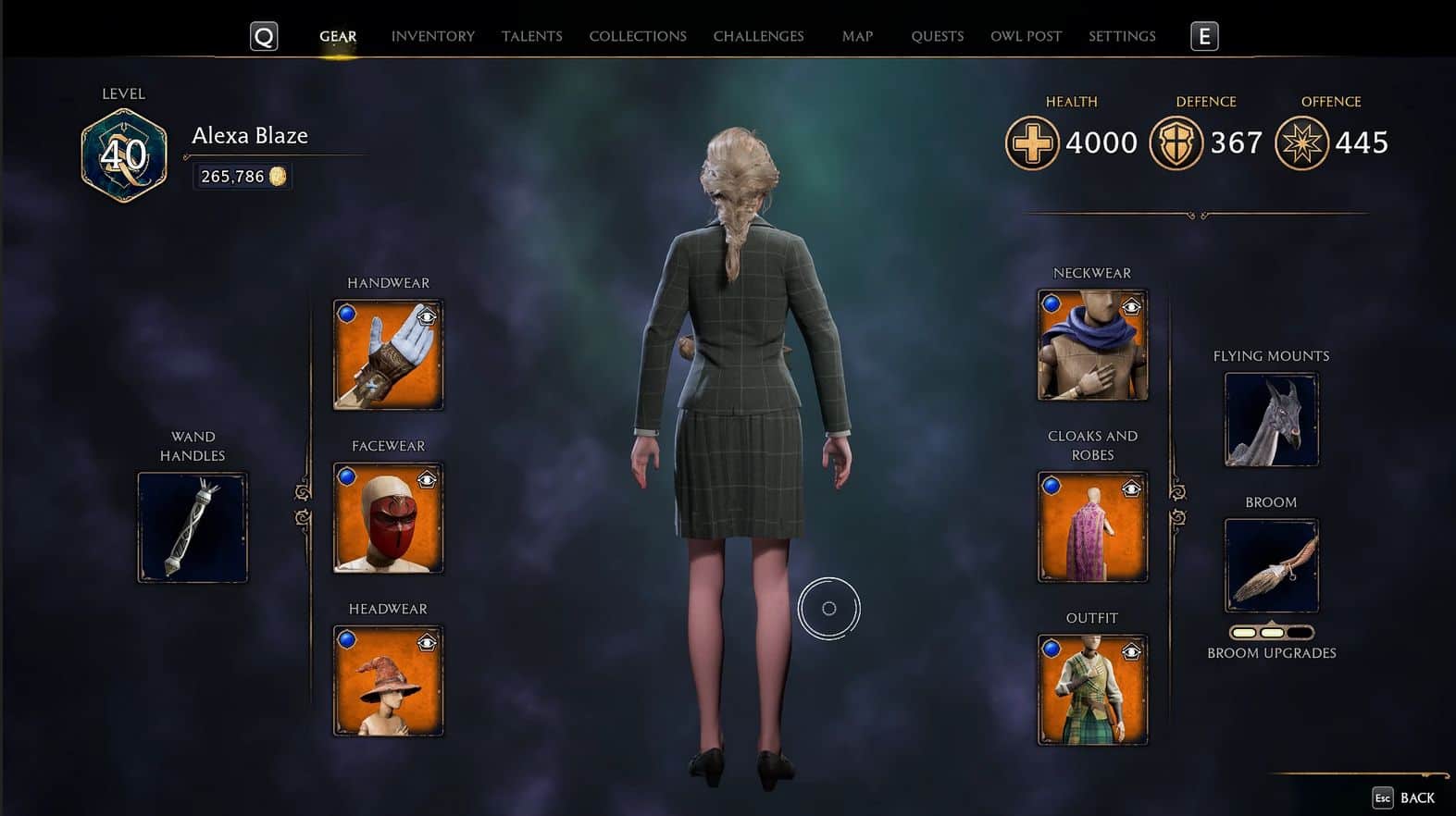Open the Map tab

coord(857,36)
